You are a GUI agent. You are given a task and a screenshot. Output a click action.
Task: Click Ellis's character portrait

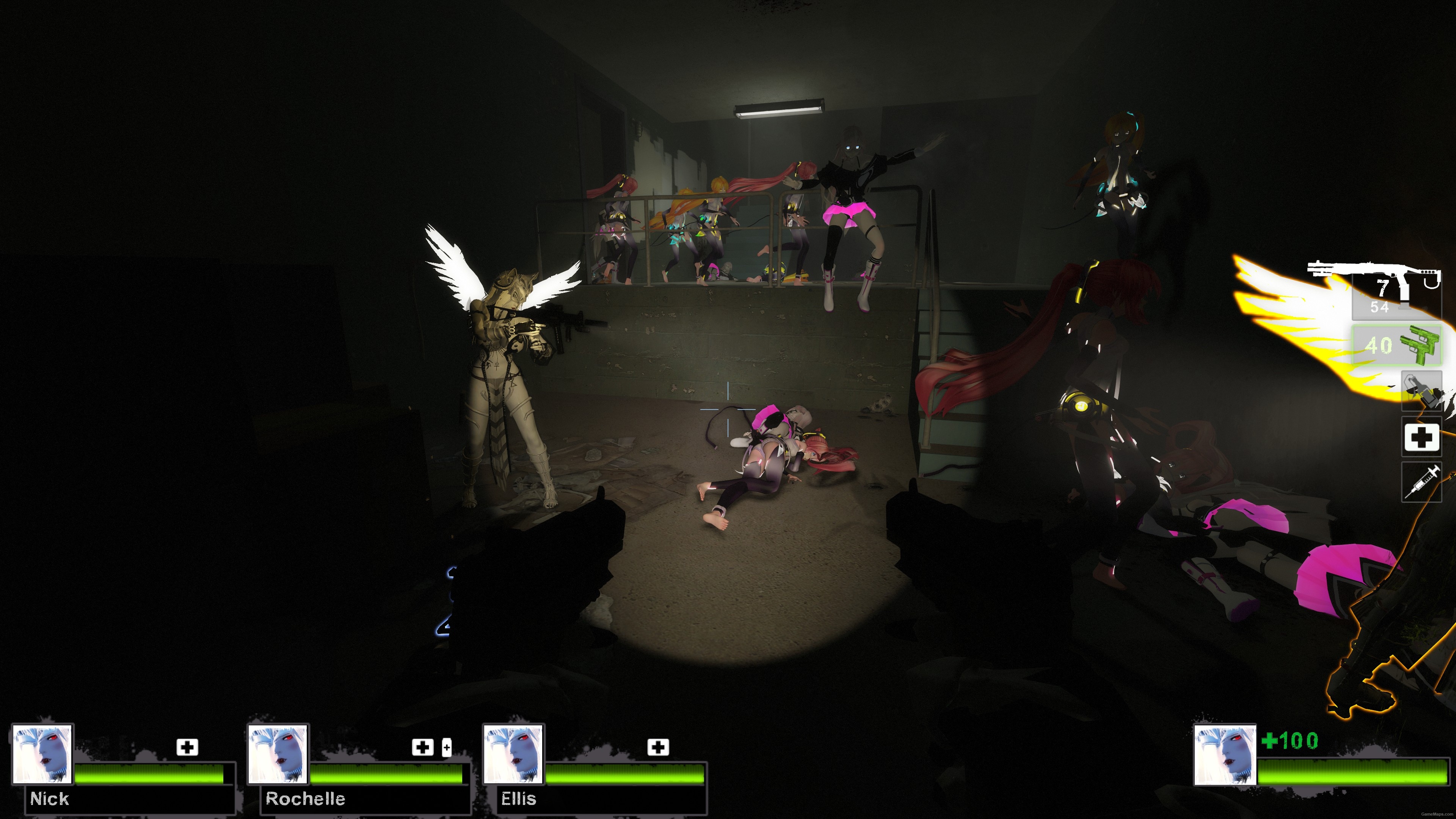(513, 755)
